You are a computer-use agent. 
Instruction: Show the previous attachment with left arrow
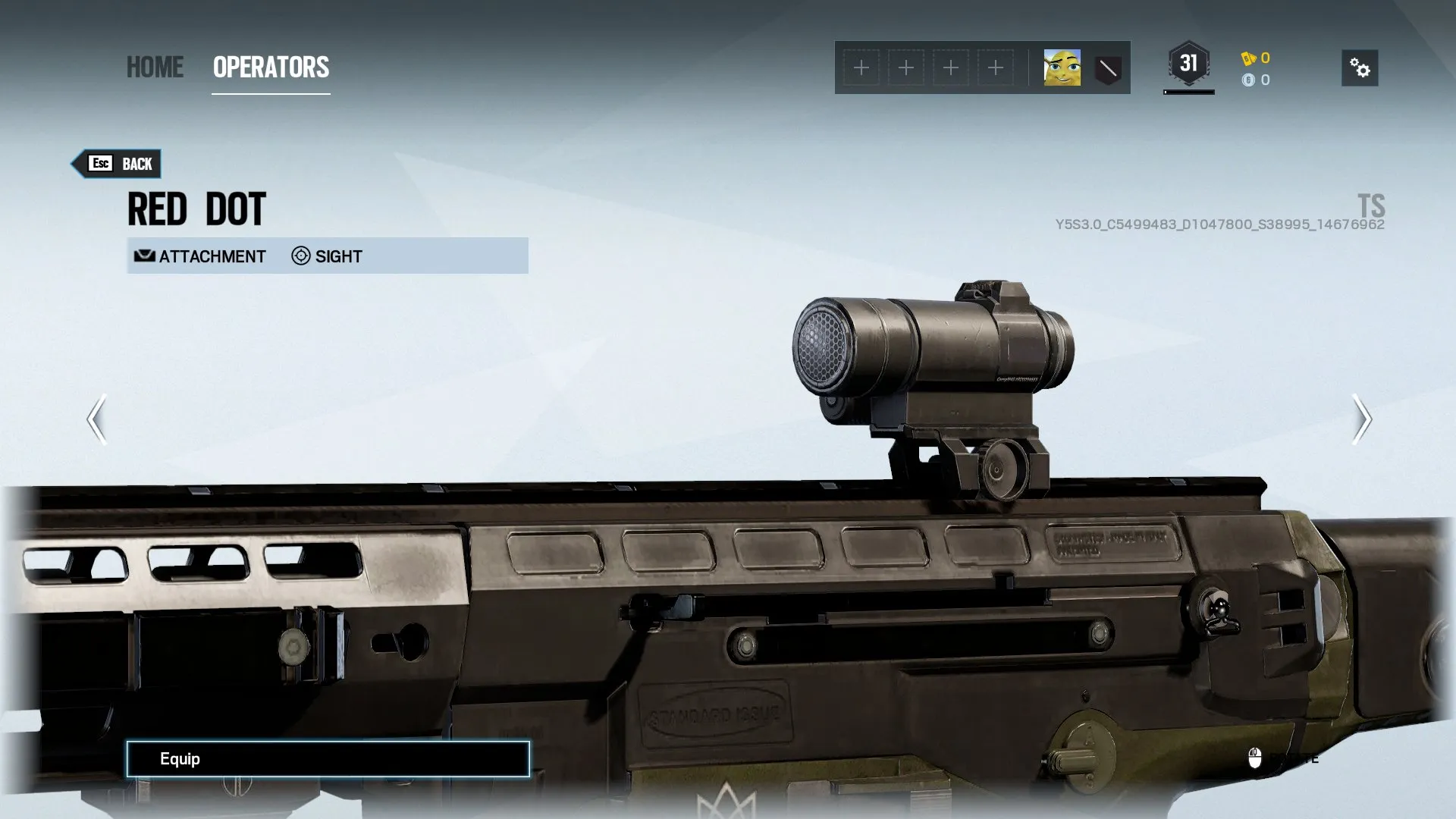96,419
